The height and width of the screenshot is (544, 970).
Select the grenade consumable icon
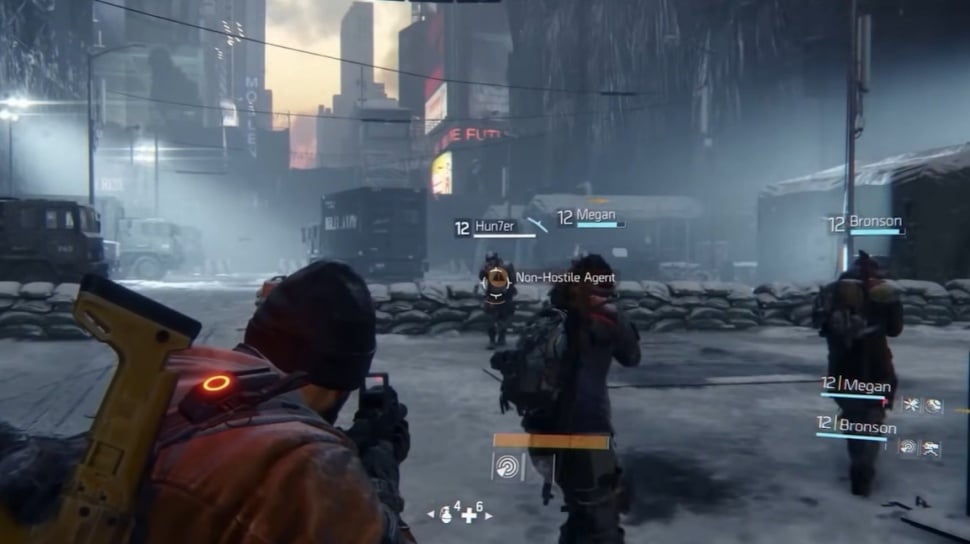click(x=446, y=514)
